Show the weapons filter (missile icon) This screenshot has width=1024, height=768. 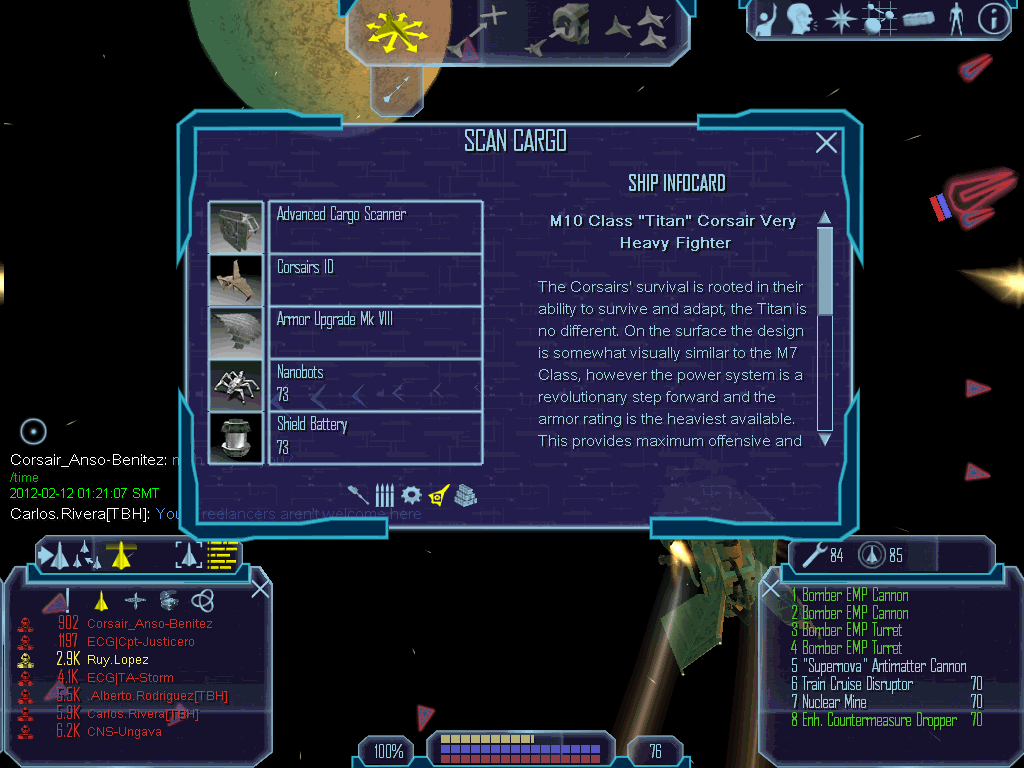[358, 493]
